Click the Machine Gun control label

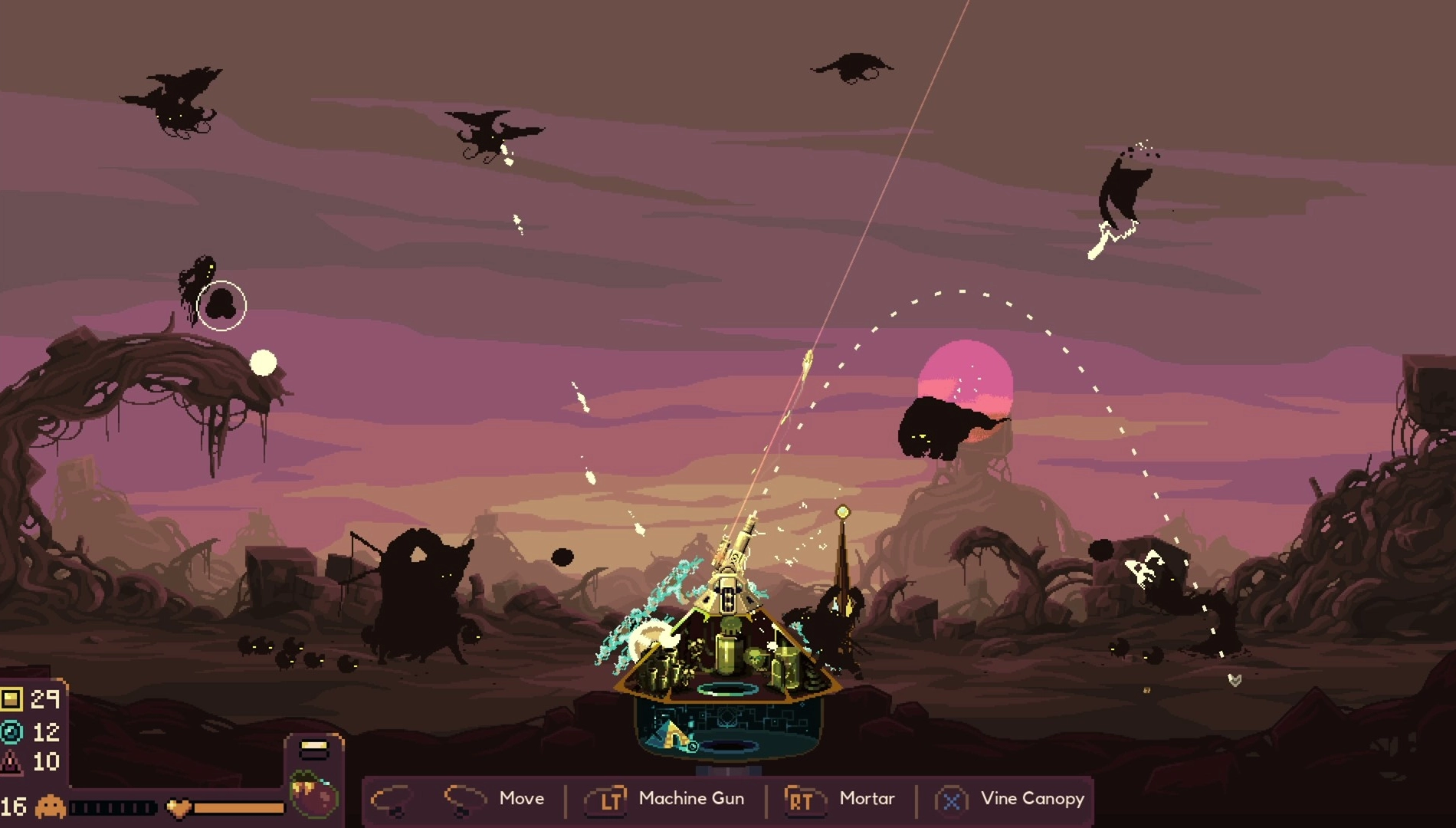690,798
